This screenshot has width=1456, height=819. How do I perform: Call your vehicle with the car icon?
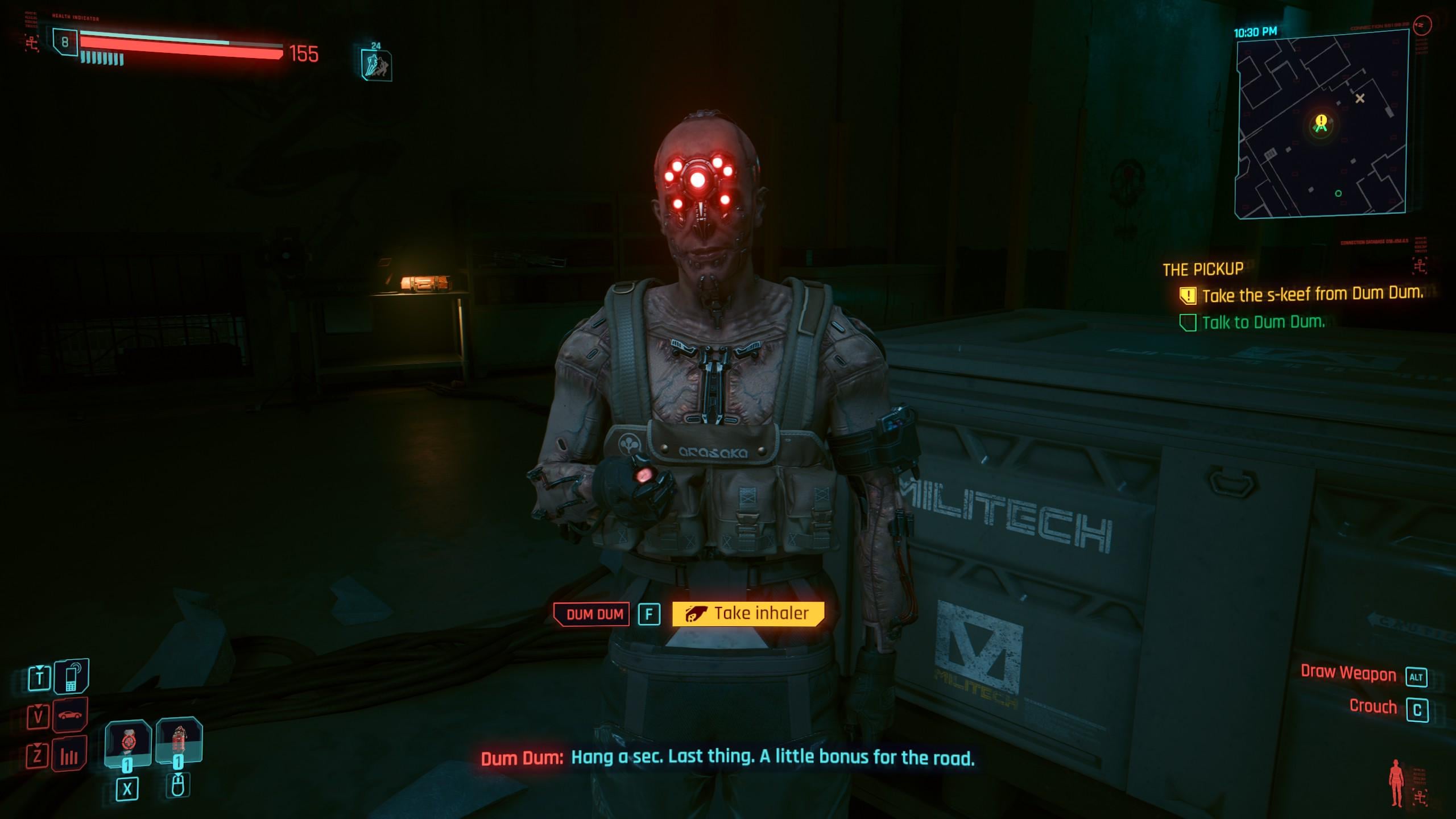click(x=70, y=715)
